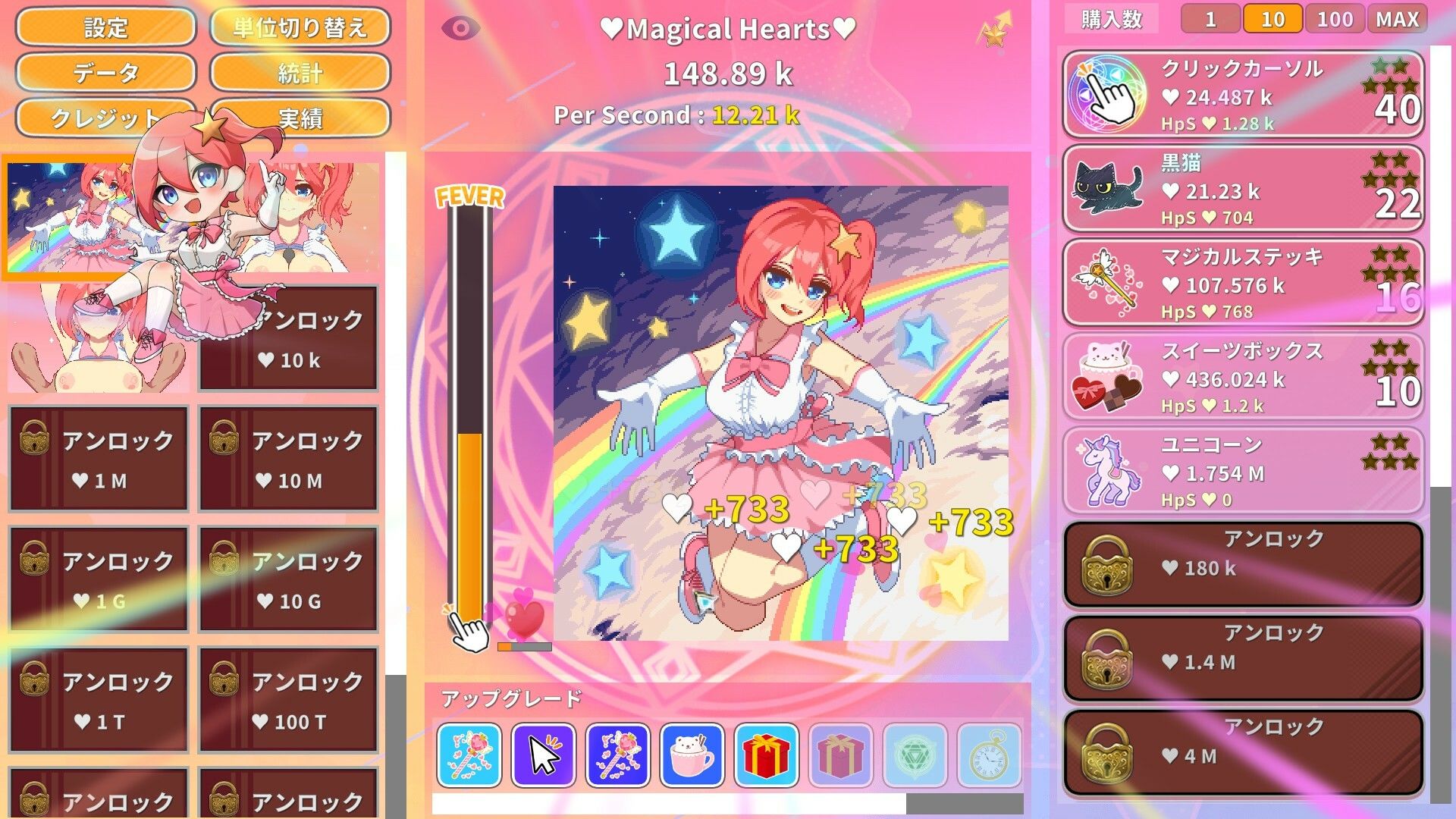
Task: Open the クレジット credits screen
Action: click(x=106, y=119)
